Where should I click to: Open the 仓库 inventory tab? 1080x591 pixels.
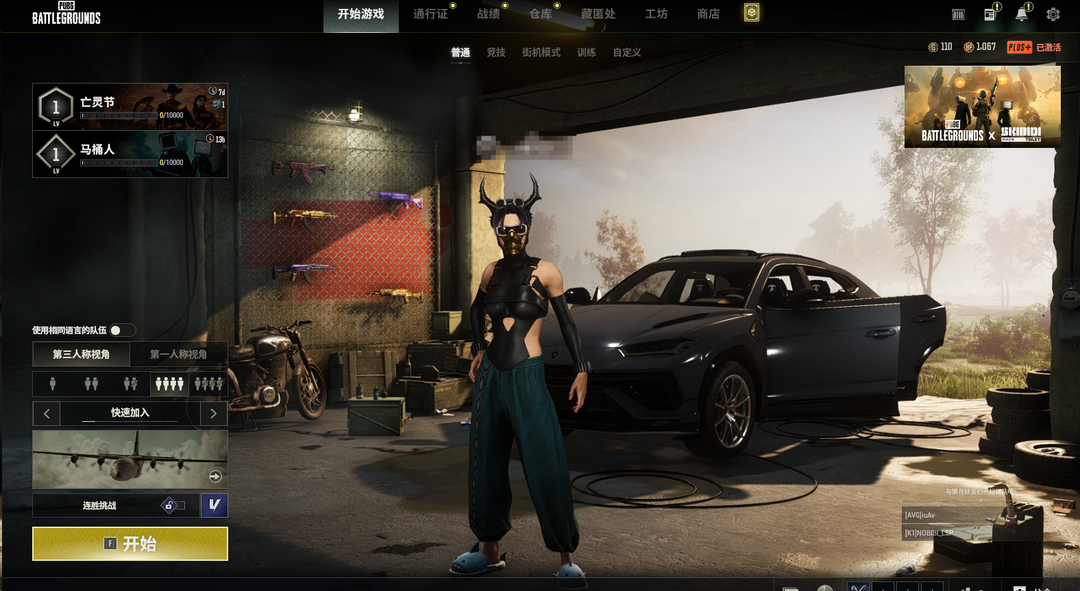pyautogui.click(x=540, y=14)
